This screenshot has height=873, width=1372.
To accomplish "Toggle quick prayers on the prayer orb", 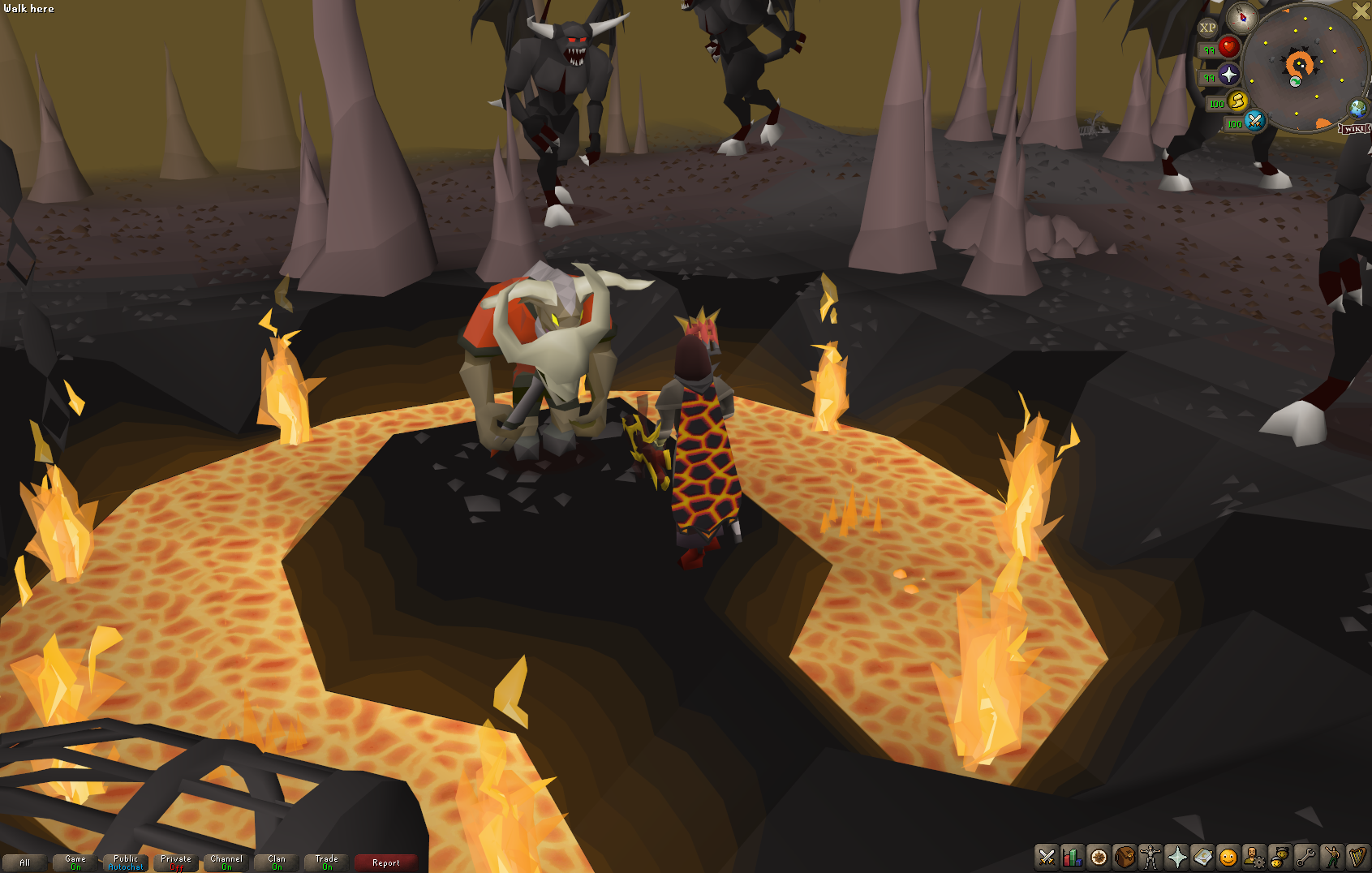I will coord(1228,75).
